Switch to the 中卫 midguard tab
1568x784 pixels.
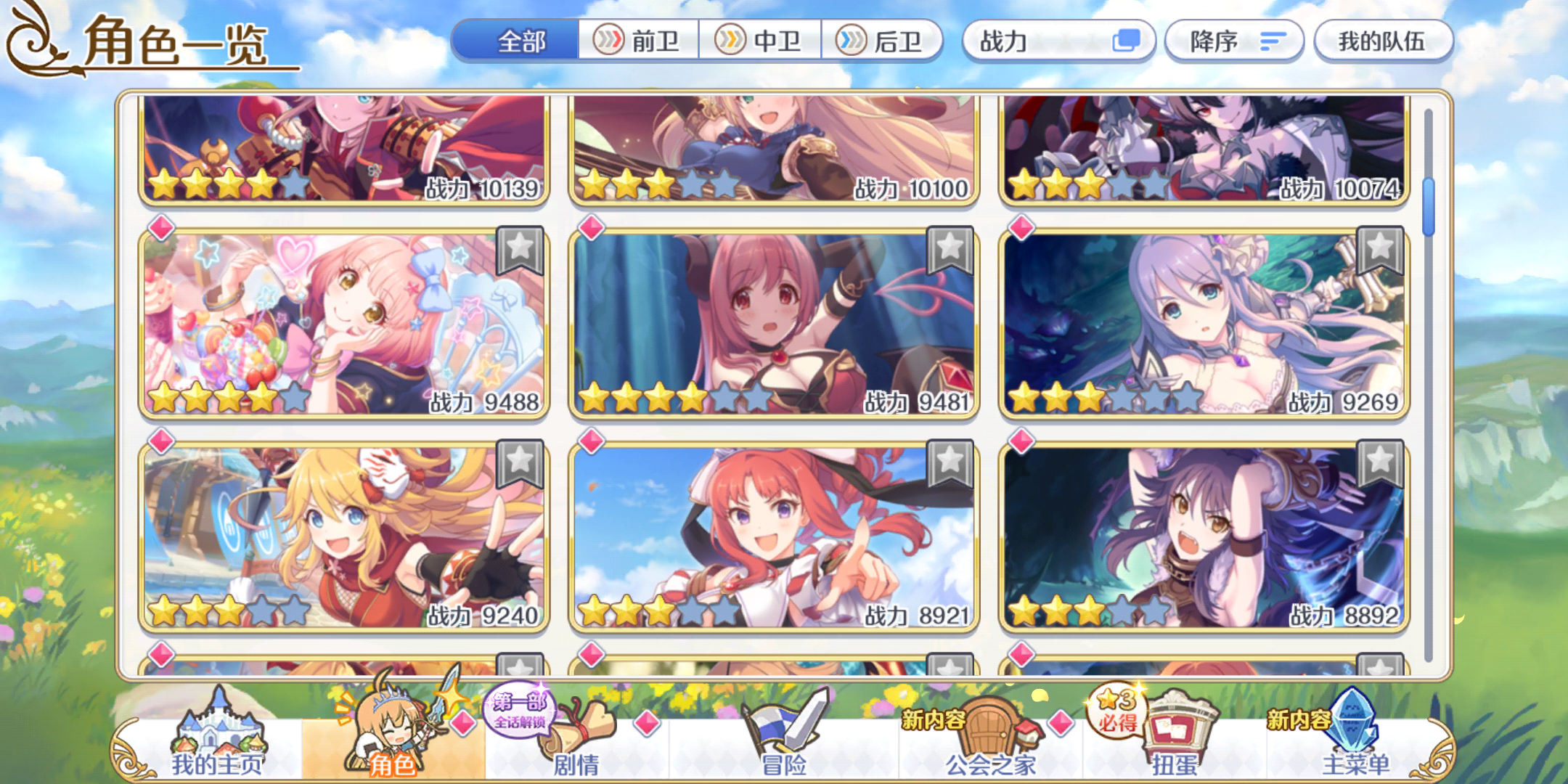pyautogui.click(x=760, y=41)
